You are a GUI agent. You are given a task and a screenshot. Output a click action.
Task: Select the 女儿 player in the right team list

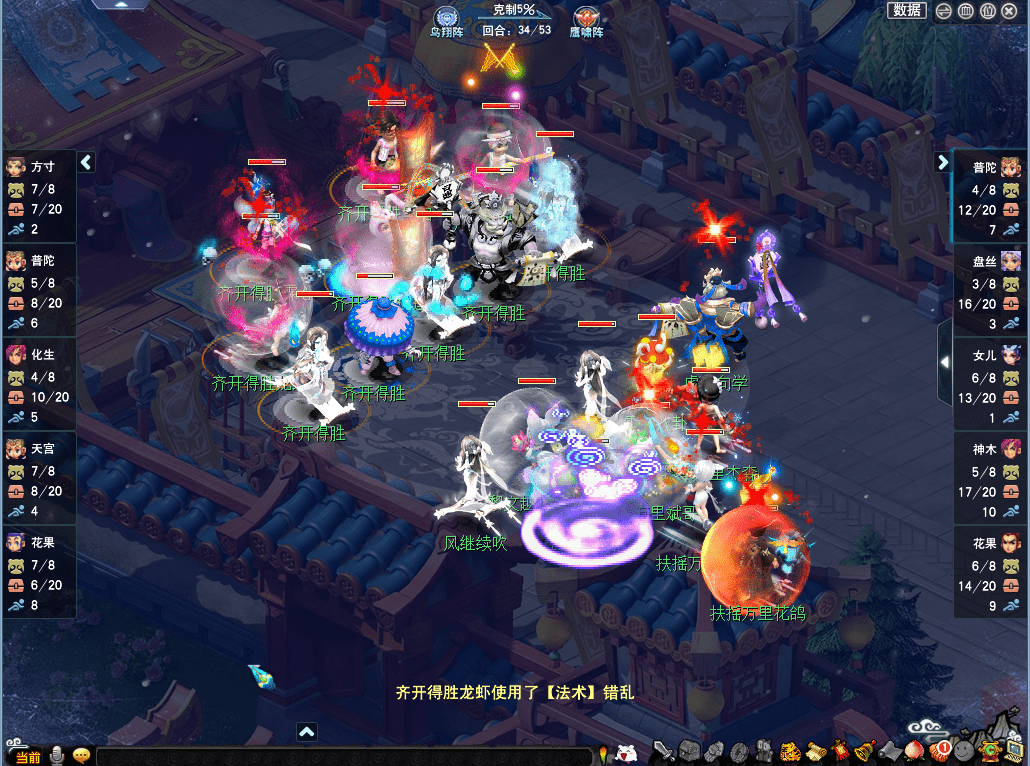(x=990, y=384)
